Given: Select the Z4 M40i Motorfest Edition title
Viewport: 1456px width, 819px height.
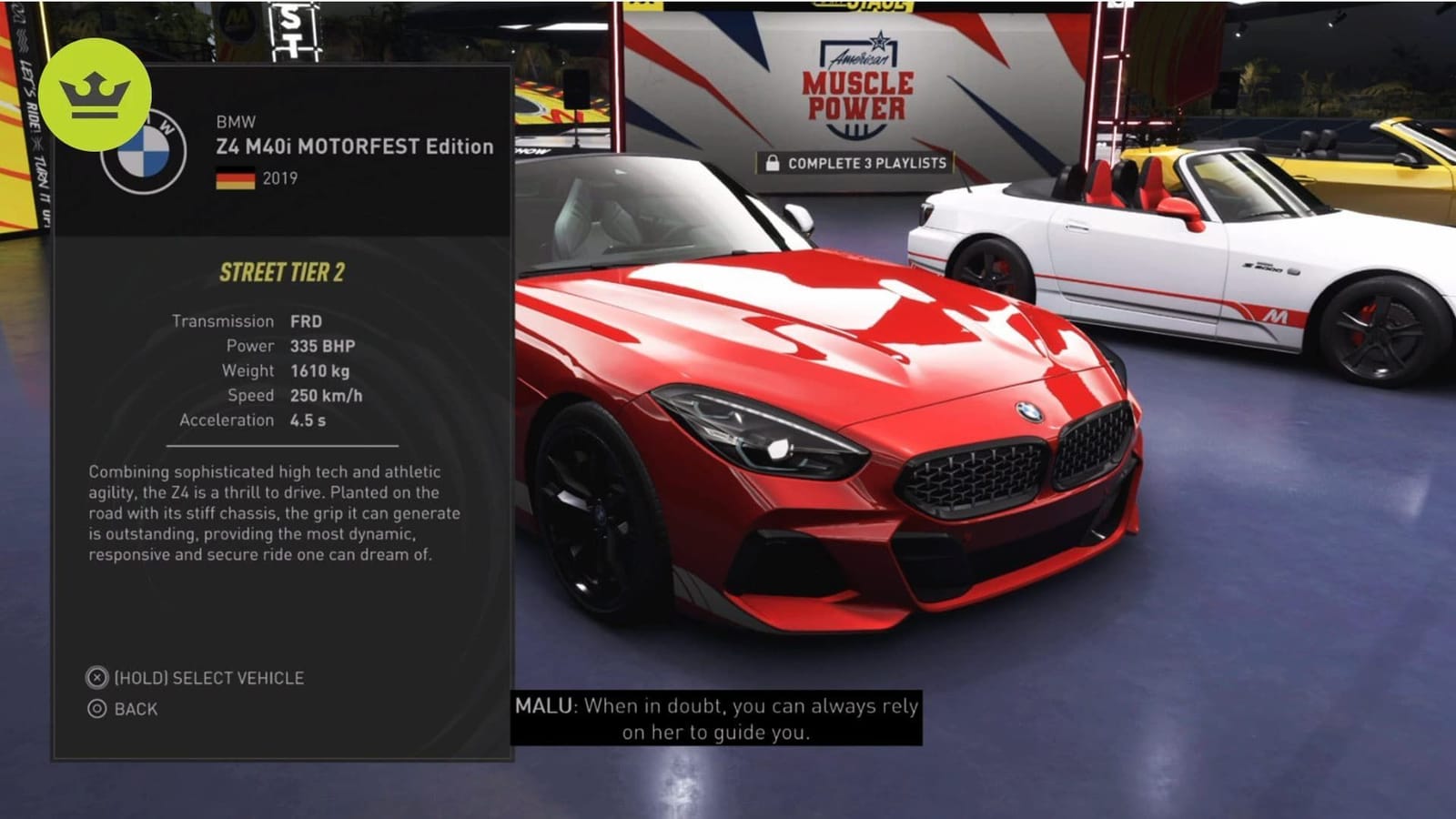Looking at the screenshot, I should tap(355, 146).
